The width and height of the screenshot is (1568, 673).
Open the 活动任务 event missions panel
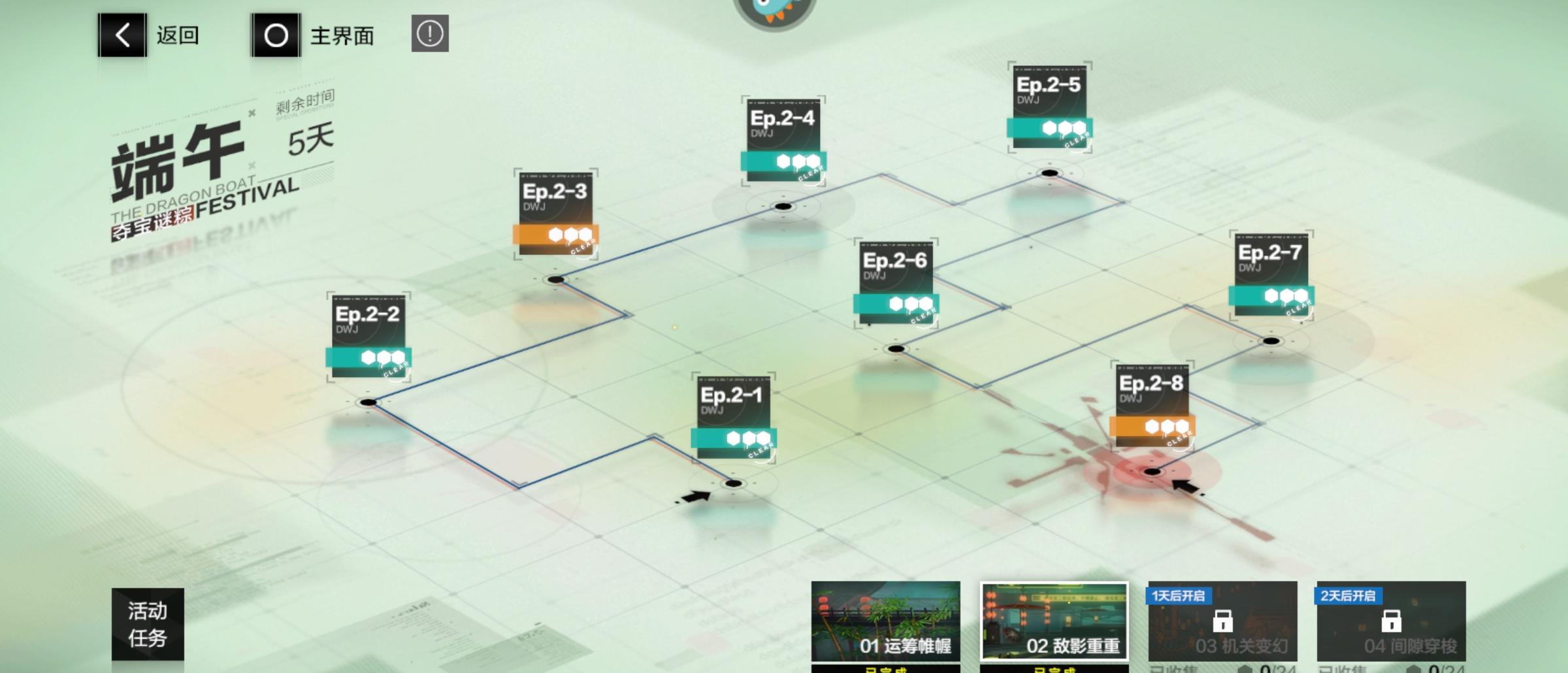pos(148,624)
